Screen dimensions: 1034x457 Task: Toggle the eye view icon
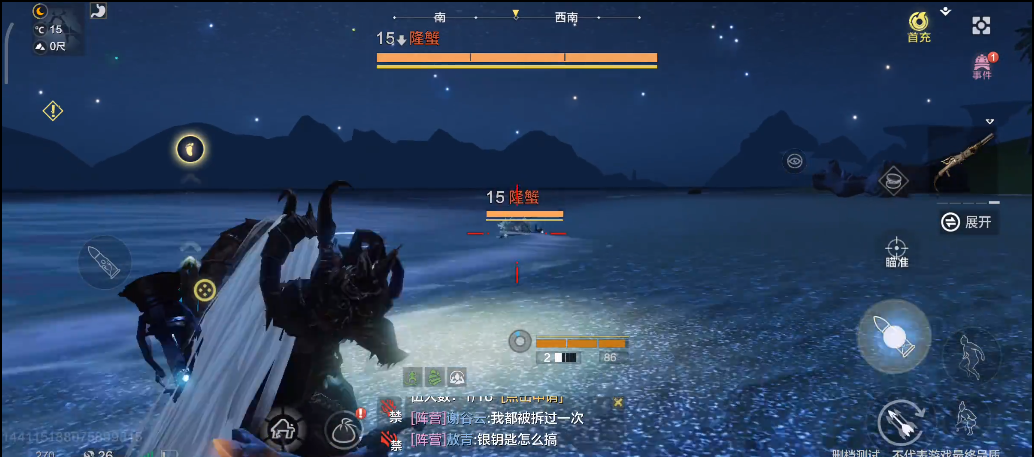coord(794,160)
